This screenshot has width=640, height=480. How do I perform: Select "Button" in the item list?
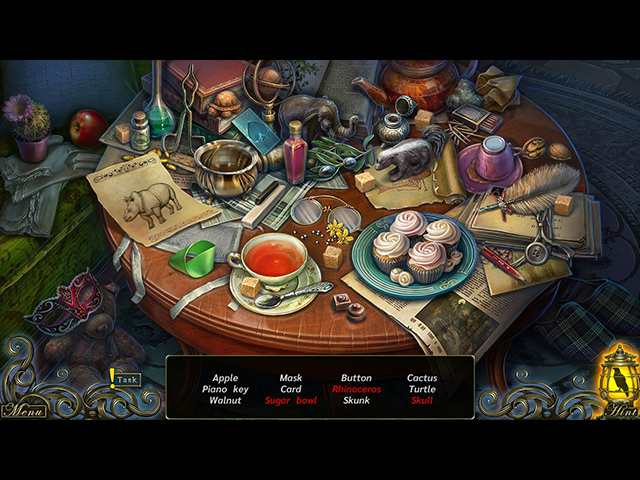[x=356, y=378]
